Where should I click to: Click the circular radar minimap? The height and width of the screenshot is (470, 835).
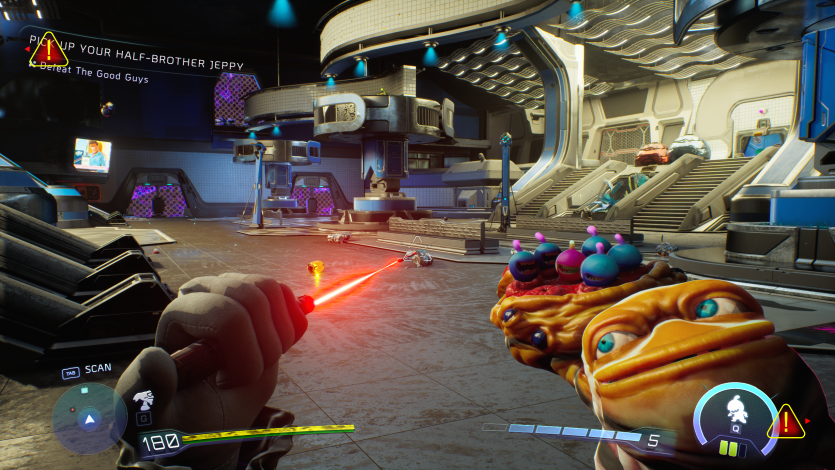click(x=89, y=417)
